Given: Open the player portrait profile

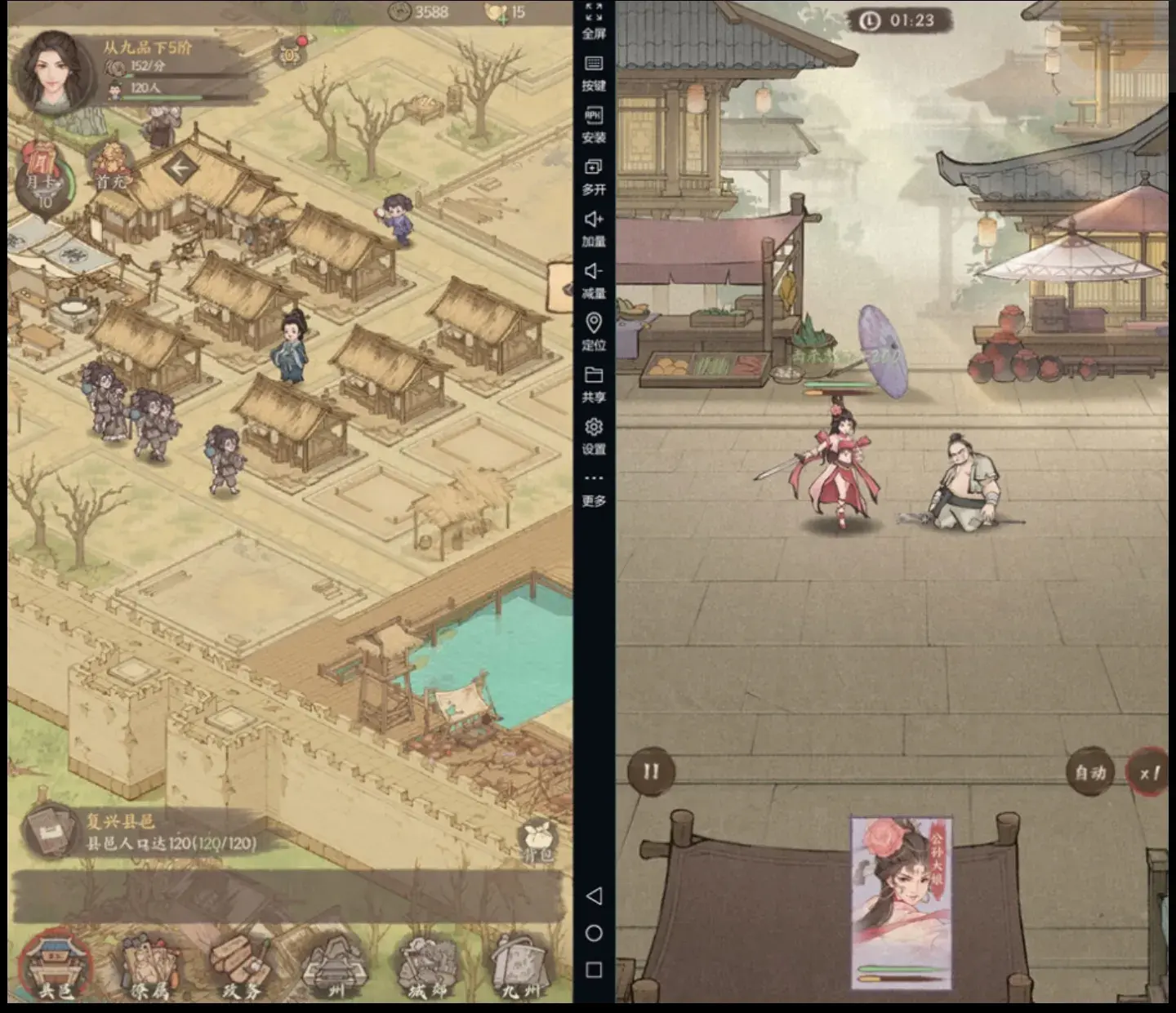Looking at the screenshot, I should pyautogui.click(x=54, y=72).
